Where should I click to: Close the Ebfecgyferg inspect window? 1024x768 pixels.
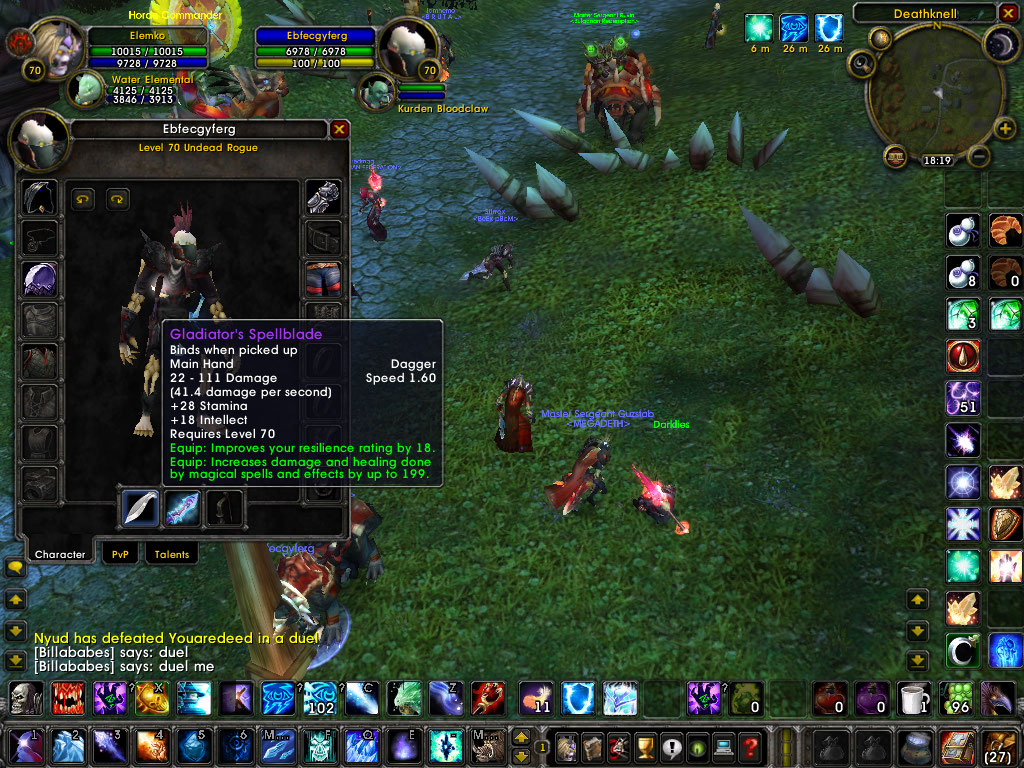click(x=340, y=129)
